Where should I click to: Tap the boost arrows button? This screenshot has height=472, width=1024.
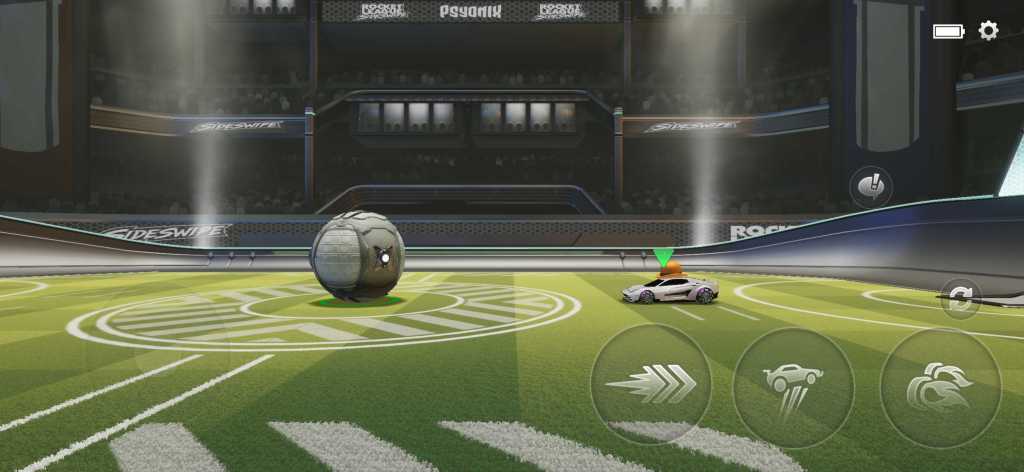(651, 385)
